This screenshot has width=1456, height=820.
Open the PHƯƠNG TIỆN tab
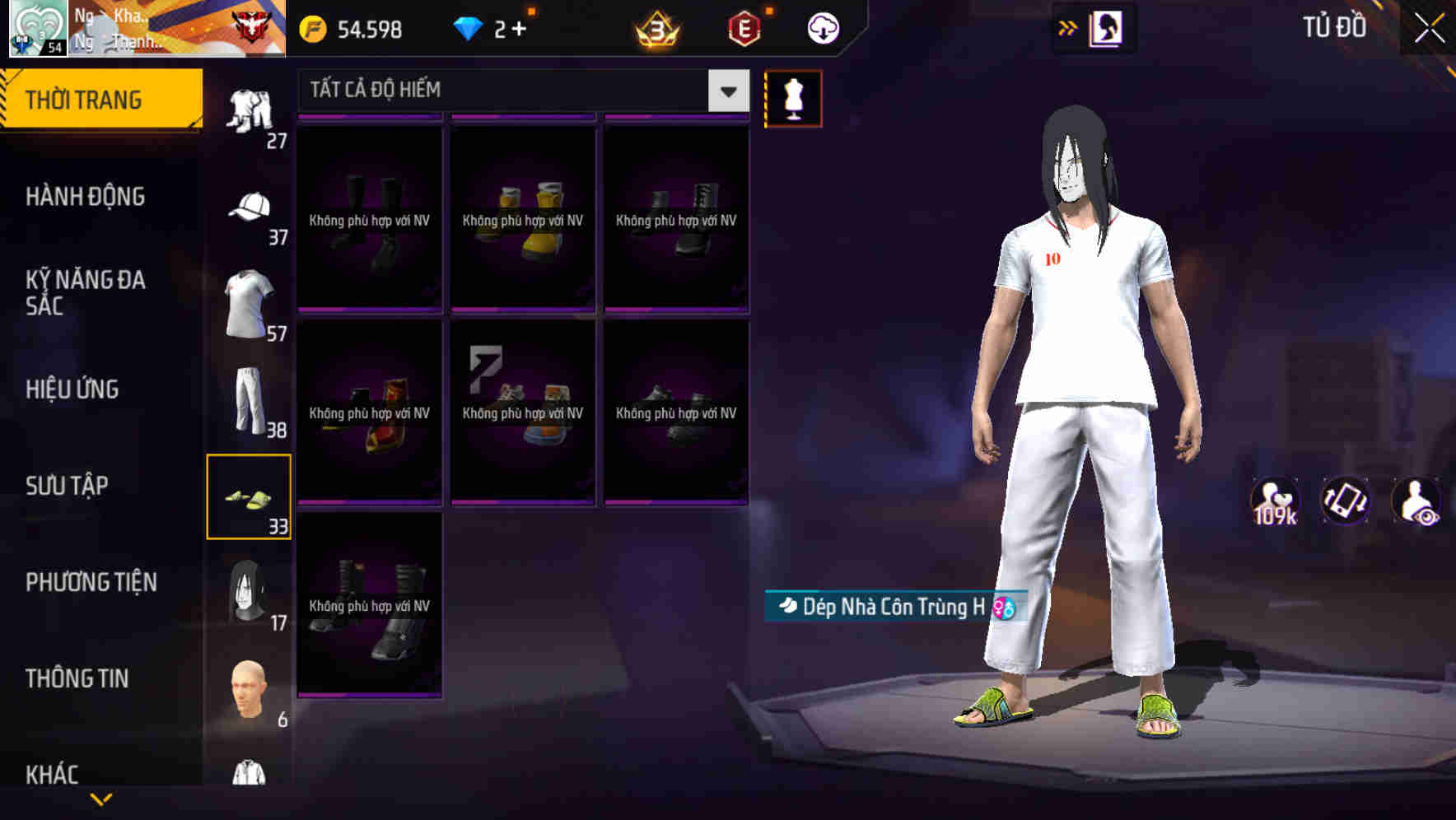[91, 582]
